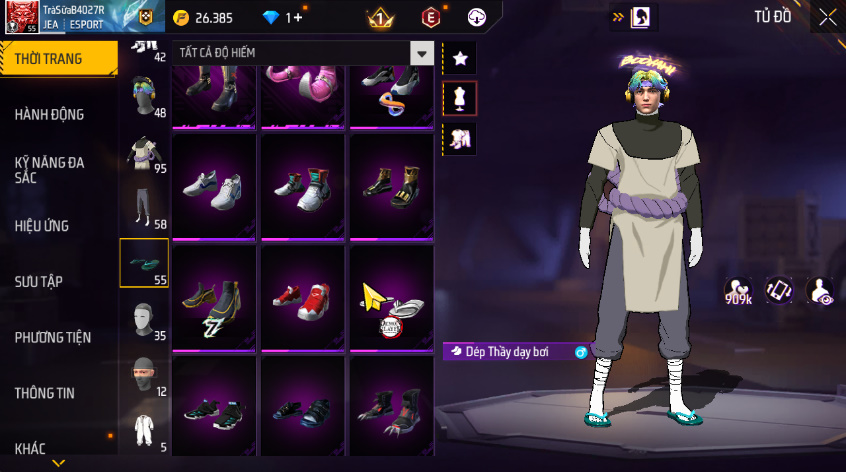
Task: Show the THÔNG TIN section
Action: pyautogui.click(x=44, y=393)
